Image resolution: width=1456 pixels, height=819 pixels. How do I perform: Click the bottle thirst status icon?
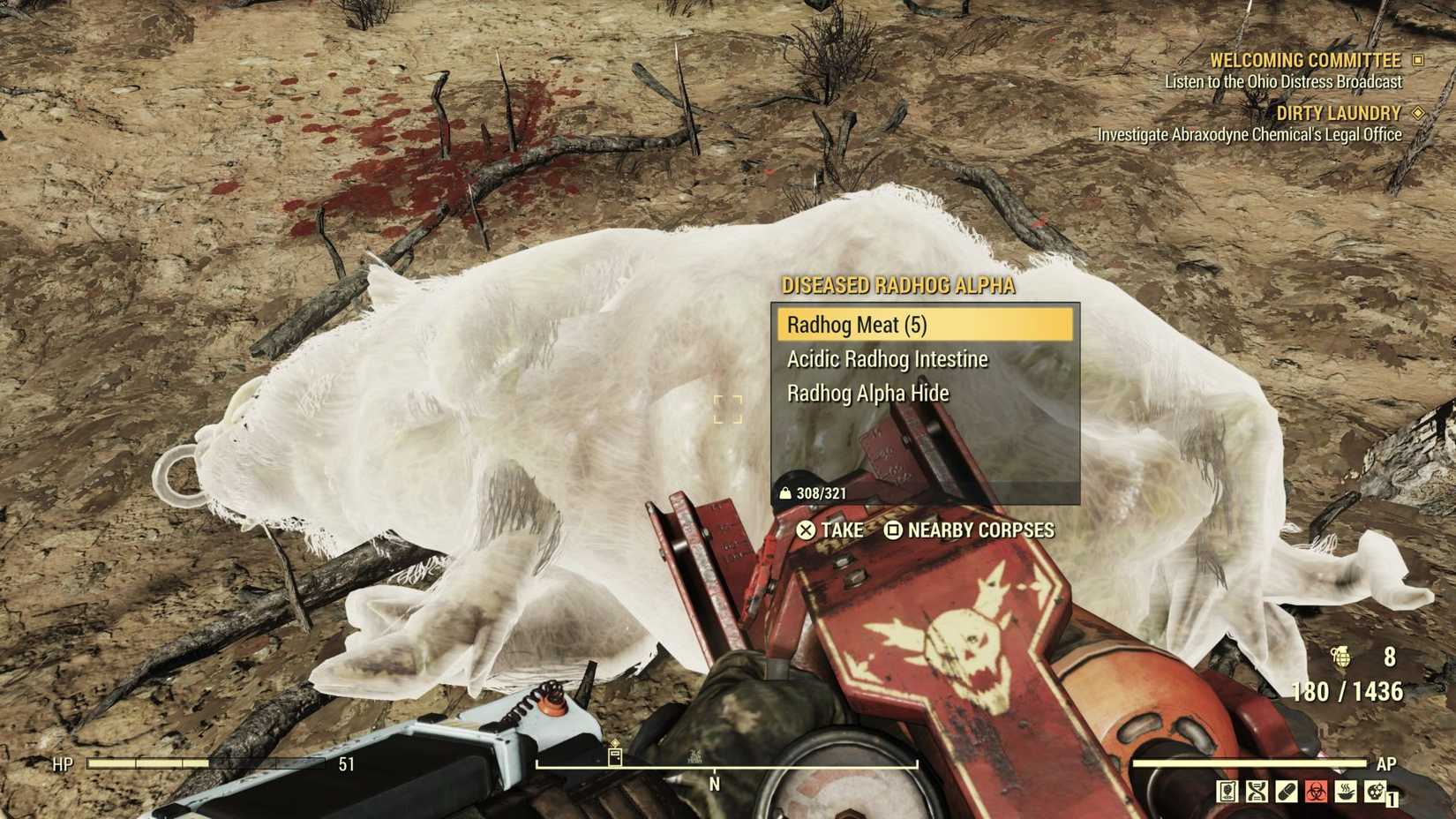pyautogui.click(x=1228, y=792)
